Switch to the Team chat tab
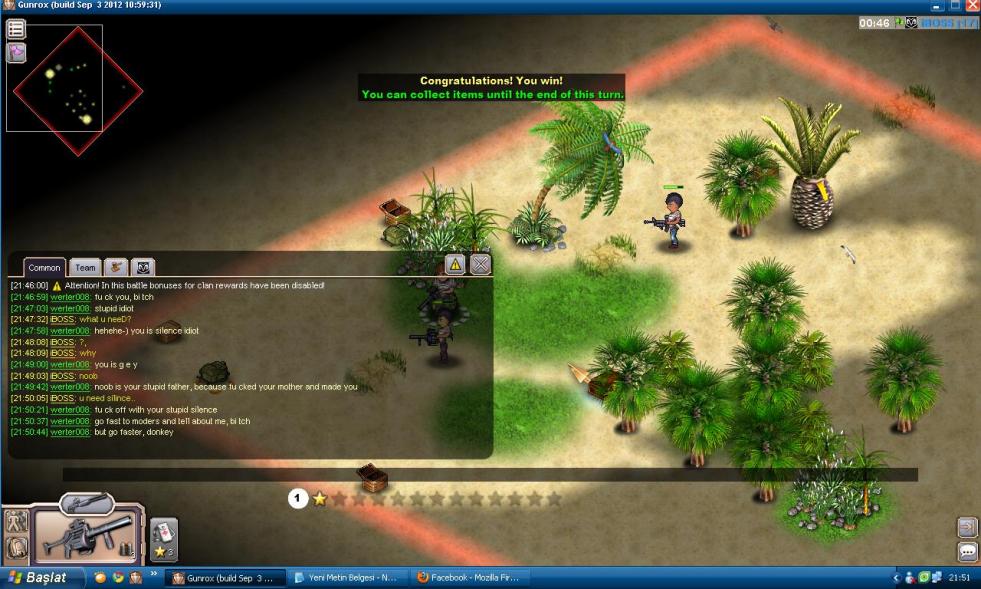Image resolution: width=981 pixels, height=589 pixels. [86, 267]
